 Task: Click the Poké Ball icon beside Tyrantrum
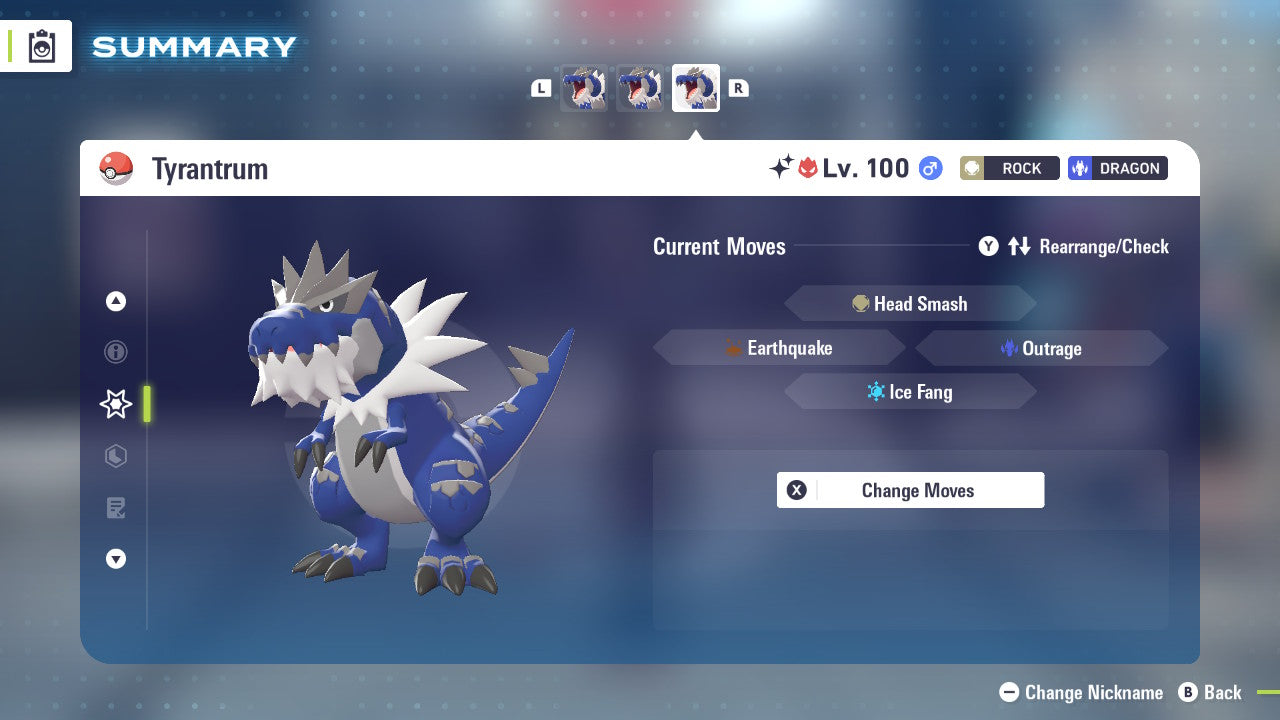click(x=116, y=168)
